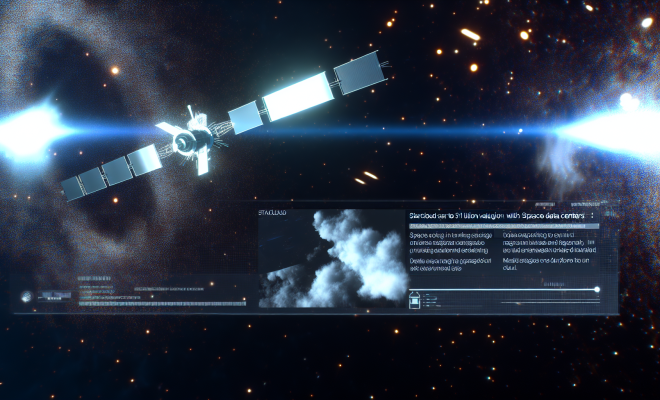Open the cloud image thumbnail
Viewport: 660px width, 400px height.
[330, 258]
